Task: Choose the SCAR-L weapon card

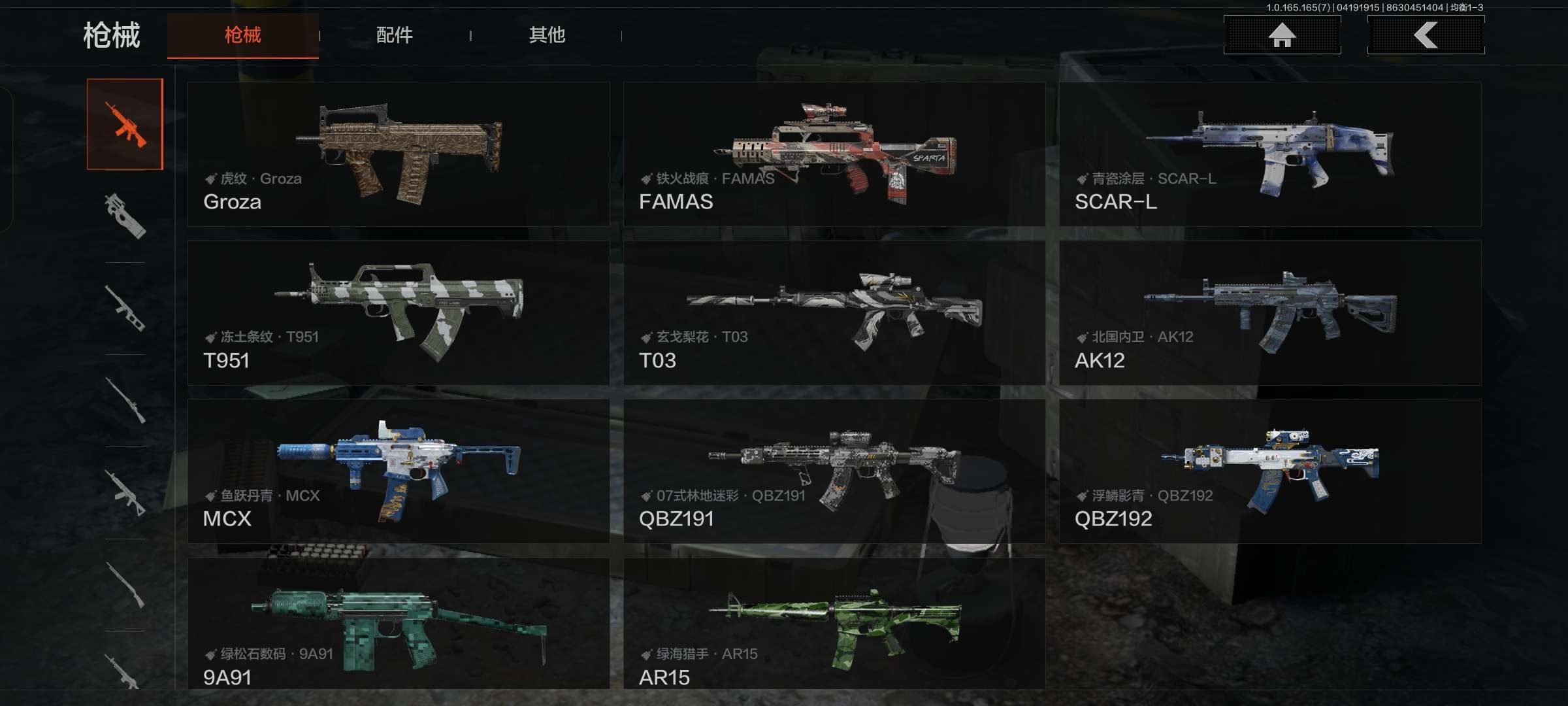Action: click(x=1269, y=154)
